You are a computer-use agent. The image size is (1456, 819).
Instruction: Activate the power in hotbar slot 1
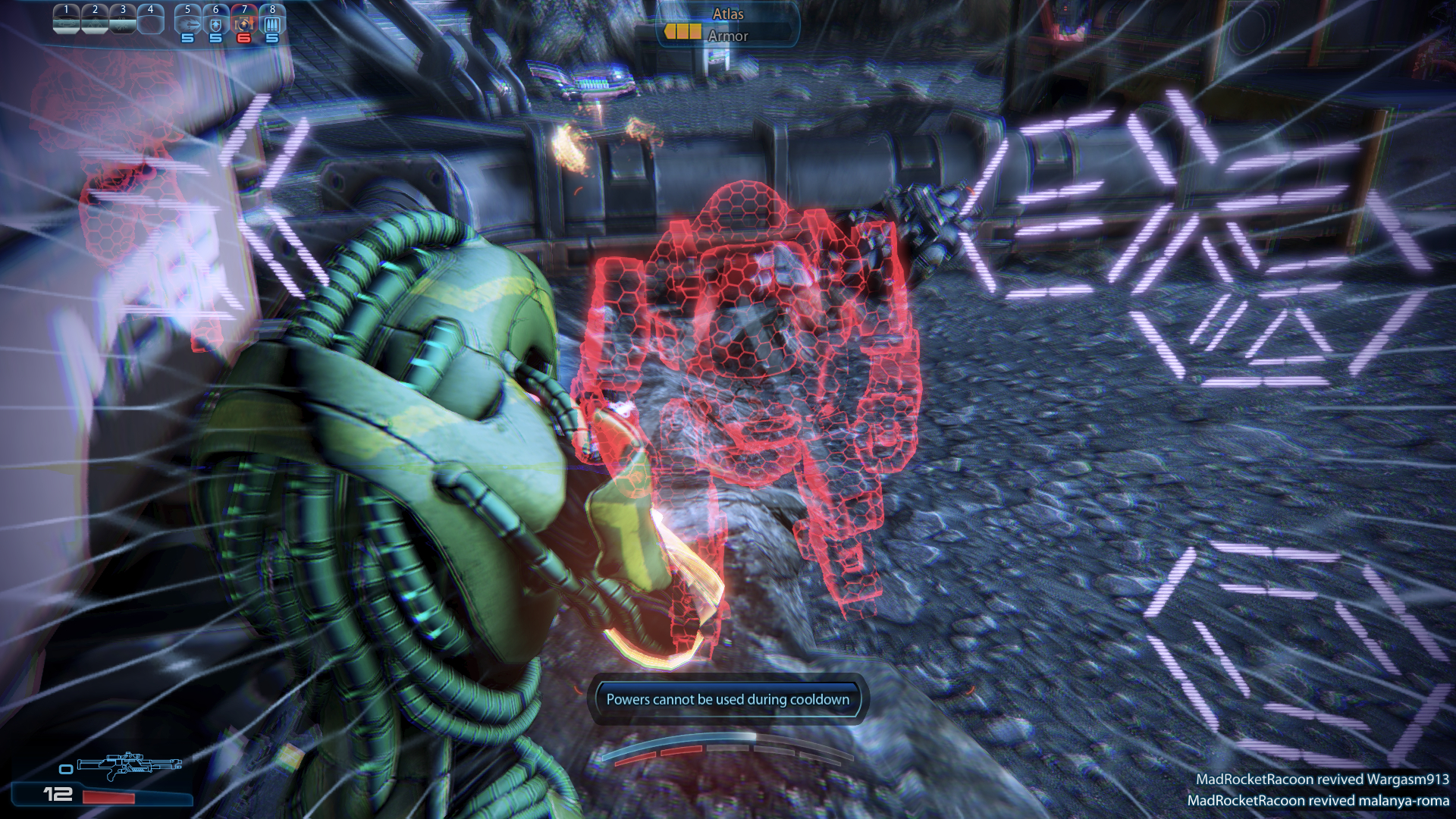[66, 21]
